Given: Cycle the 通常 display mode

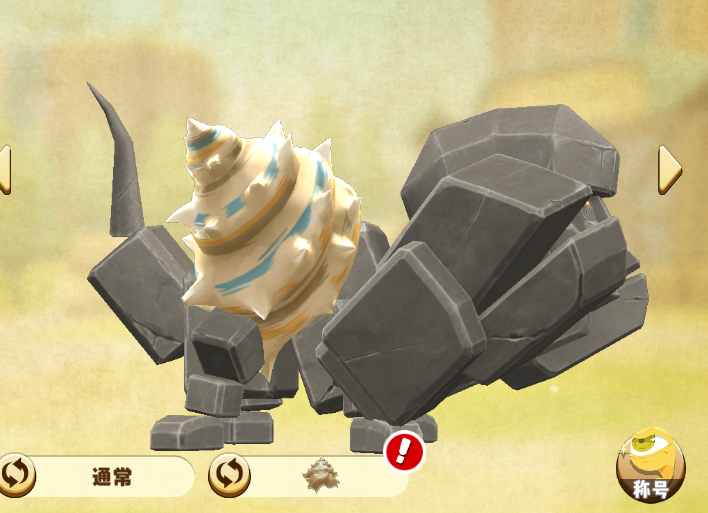Looking at the screenshot, I should (x=17, y=475).
